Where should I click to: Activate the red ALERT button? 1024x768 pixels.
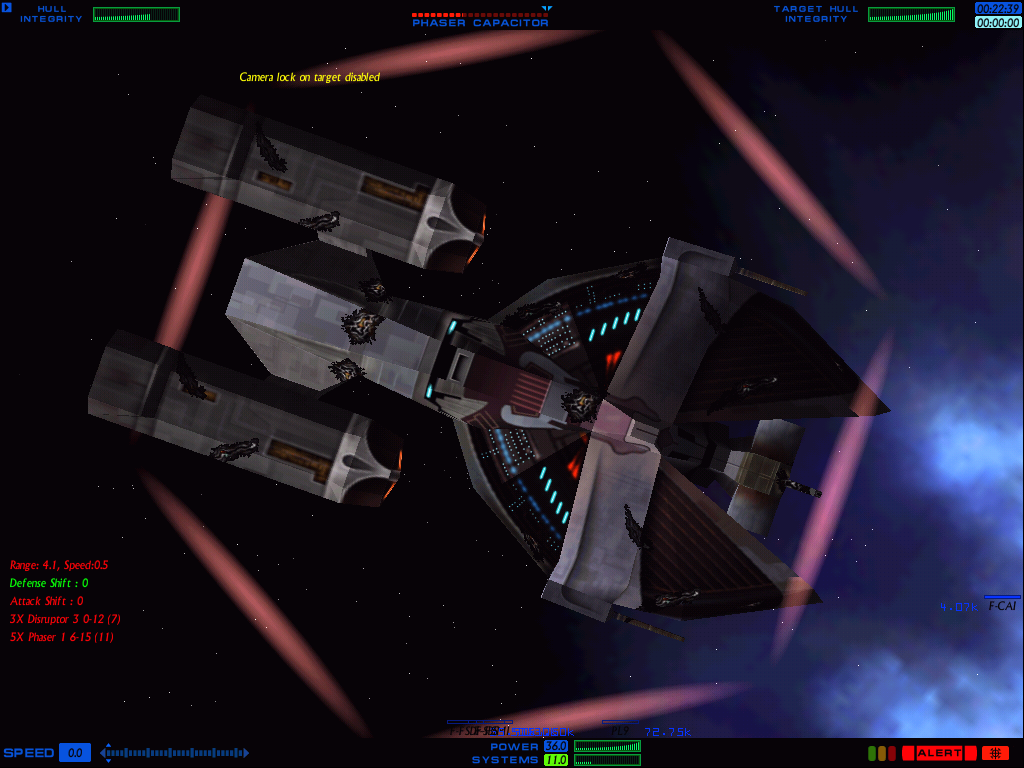pos(939,753)
